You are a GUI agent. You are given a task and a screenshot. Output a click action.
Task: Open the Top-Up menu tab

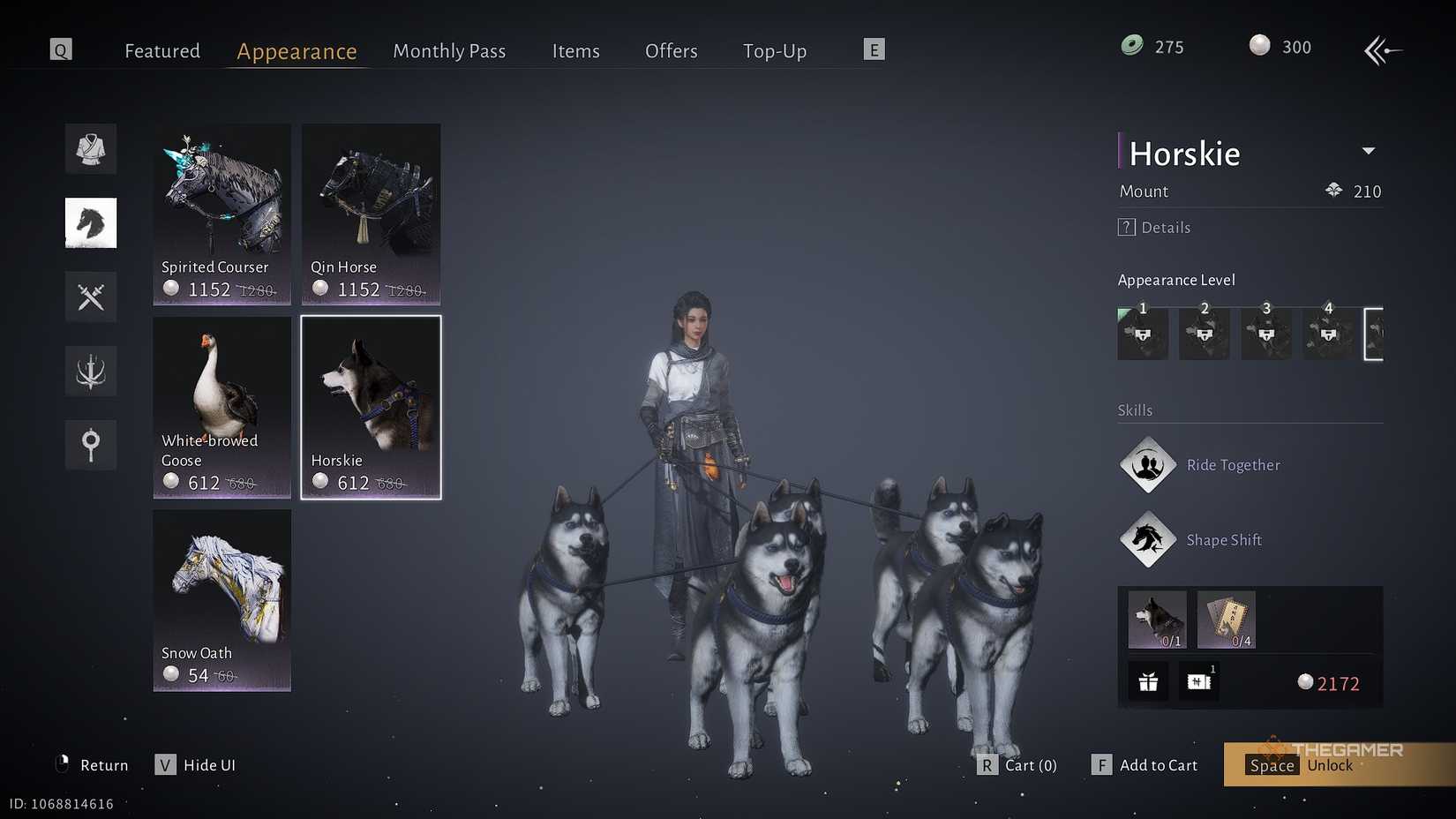coord(775,50)
